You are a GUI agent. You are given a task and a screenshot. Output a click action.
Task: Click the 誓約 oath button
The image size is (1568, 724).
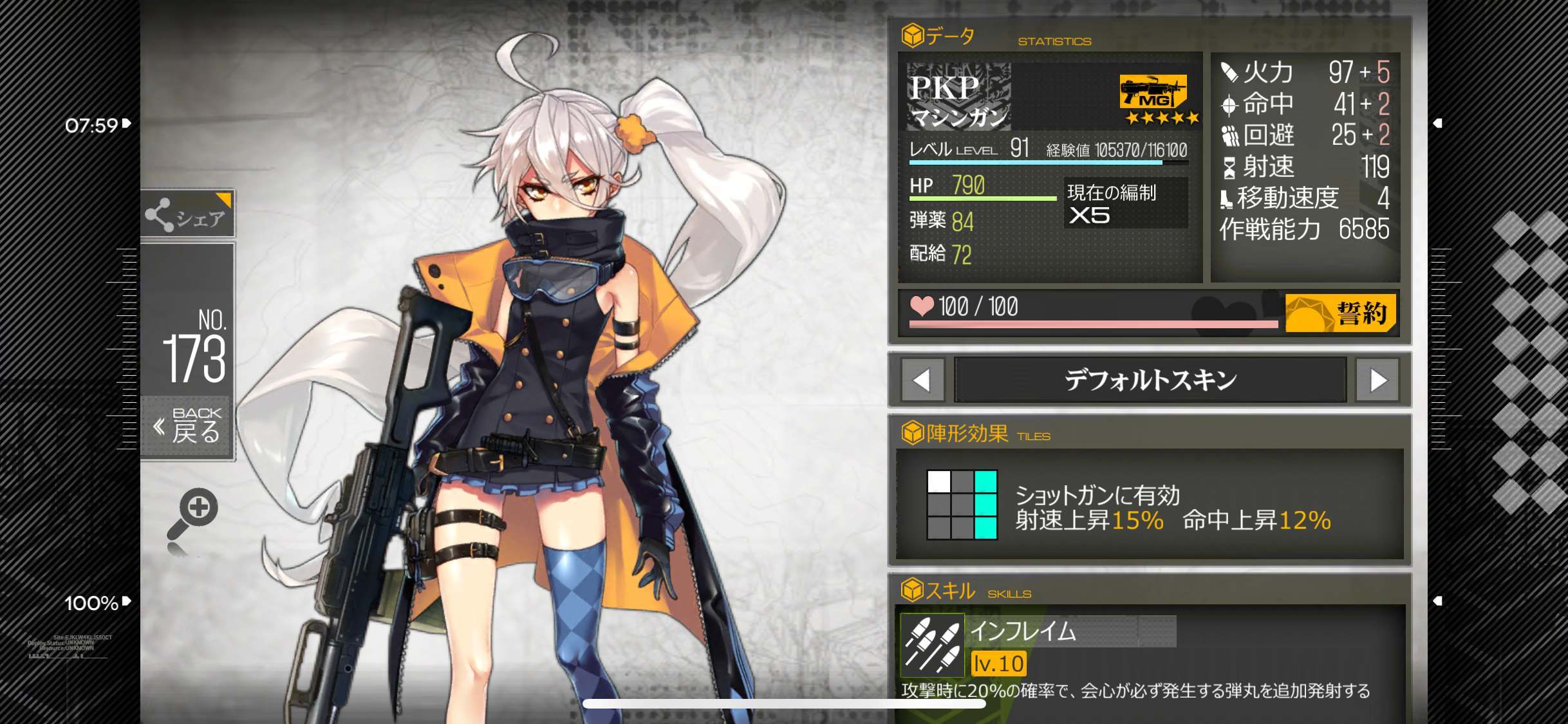(x=1340, y=313)
